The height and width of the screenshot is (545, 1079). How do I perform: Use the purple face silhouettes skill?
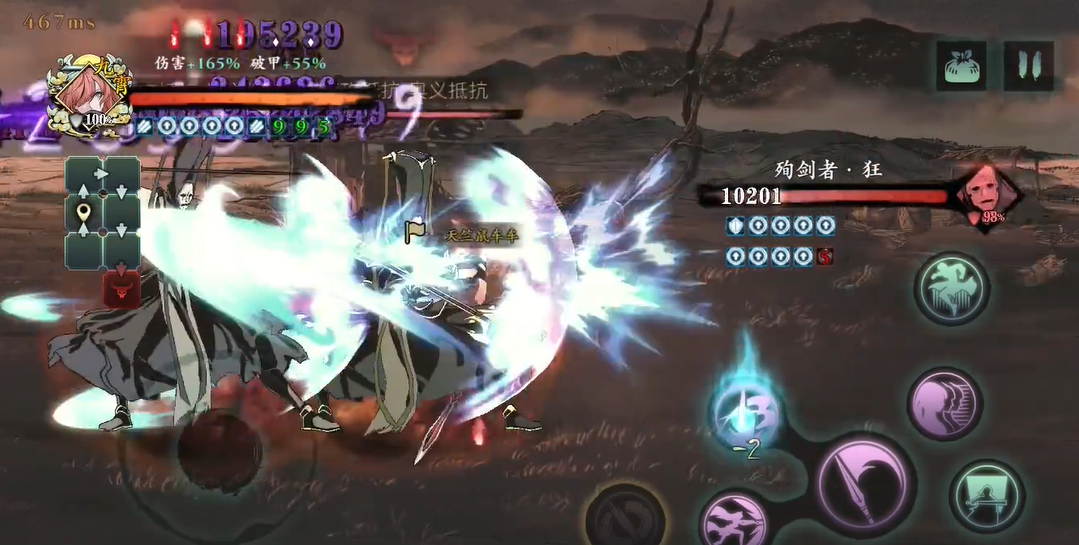(944, 404)
